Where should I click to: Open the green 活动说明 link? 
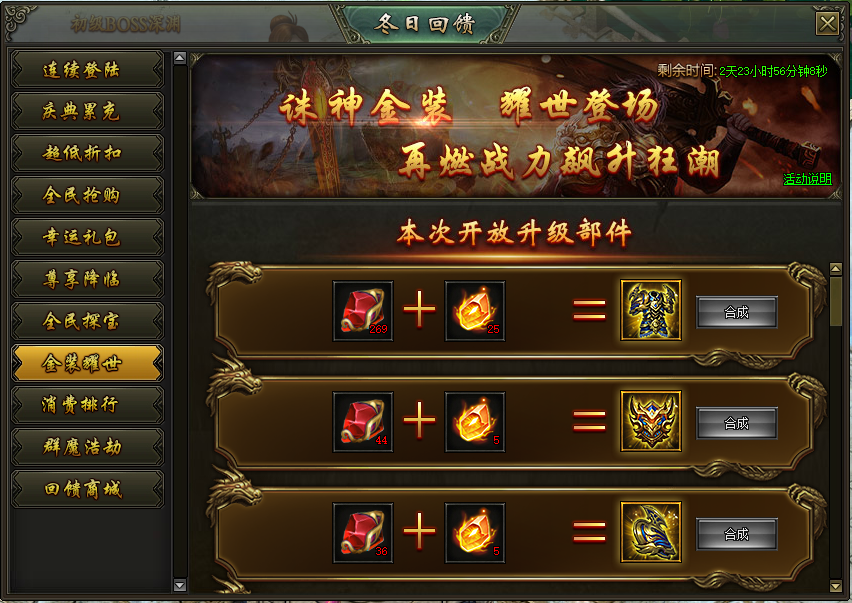coord(807,180)
